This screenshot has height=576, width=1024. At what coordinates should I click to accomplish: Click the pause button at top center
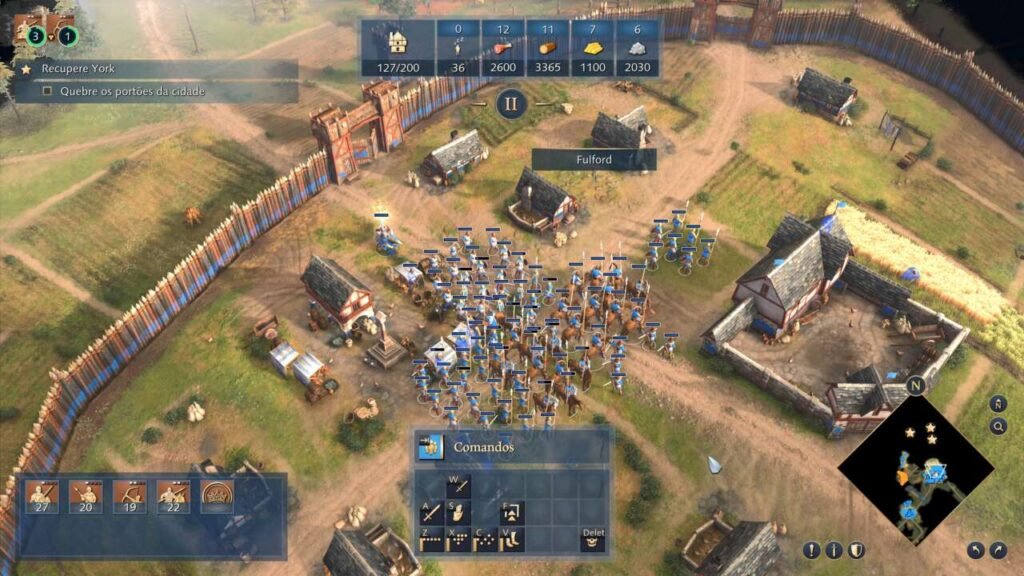coord(512,103)
